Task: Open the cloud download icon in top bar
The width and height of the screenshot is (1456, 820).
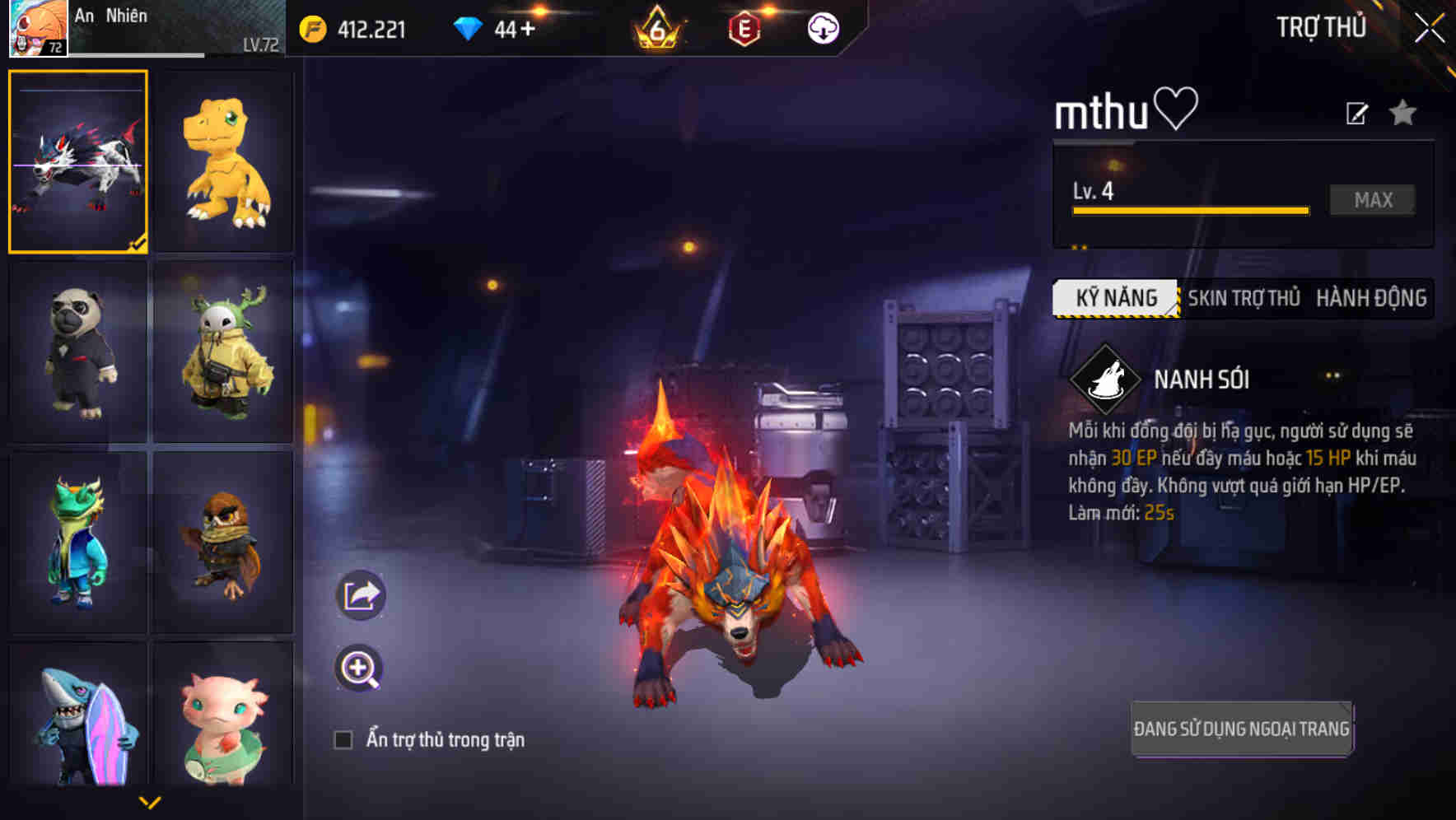Action: (822, 27)
